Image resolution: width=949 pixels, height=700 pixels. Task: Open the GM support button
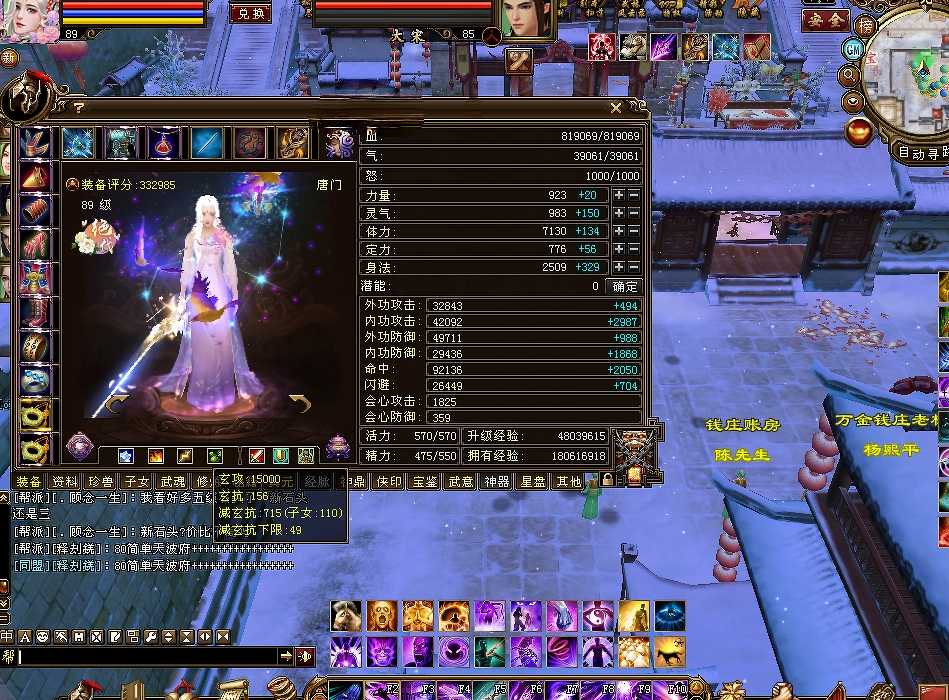pyautogui.click(x=852, y=49)
